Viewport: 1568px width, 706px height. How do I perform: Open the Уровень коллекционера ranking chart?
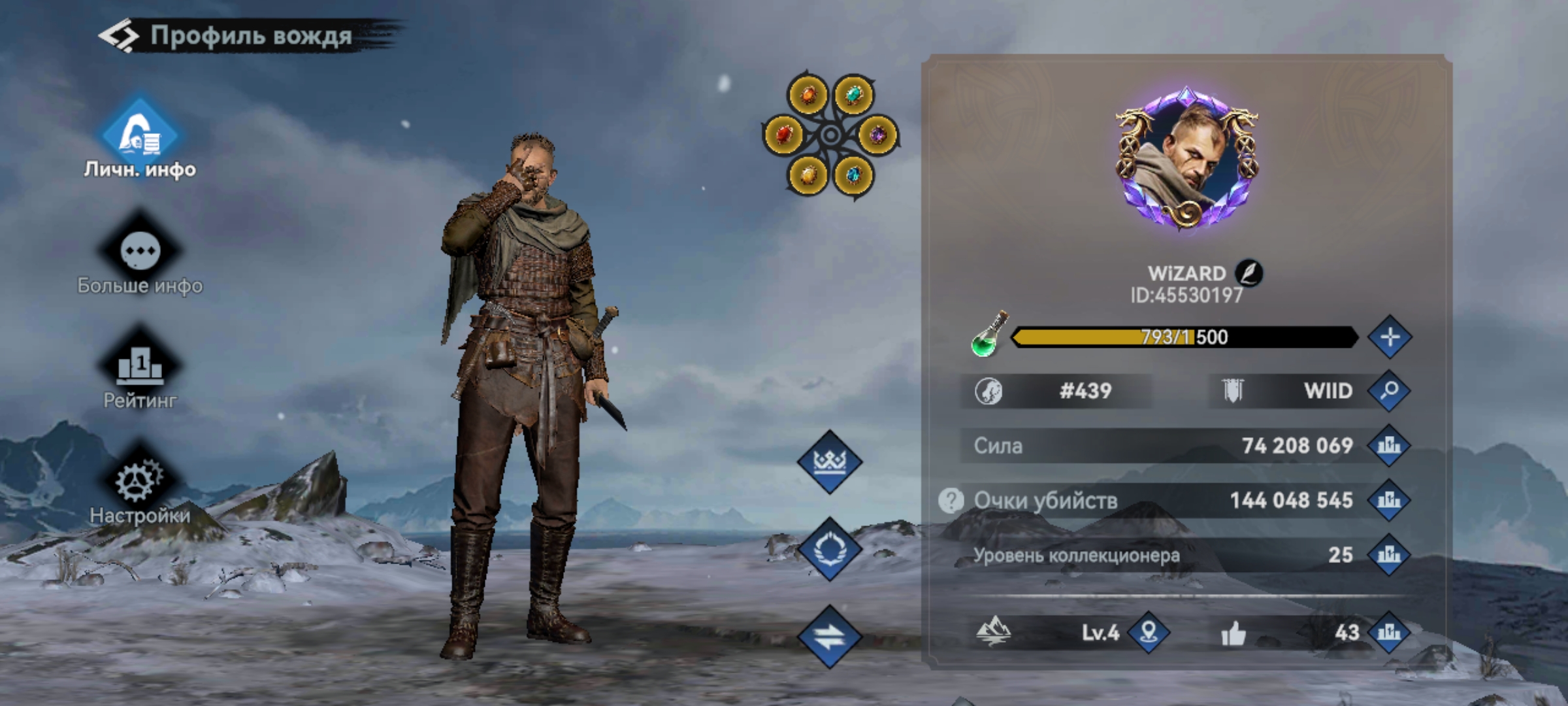pos(1389,555)
